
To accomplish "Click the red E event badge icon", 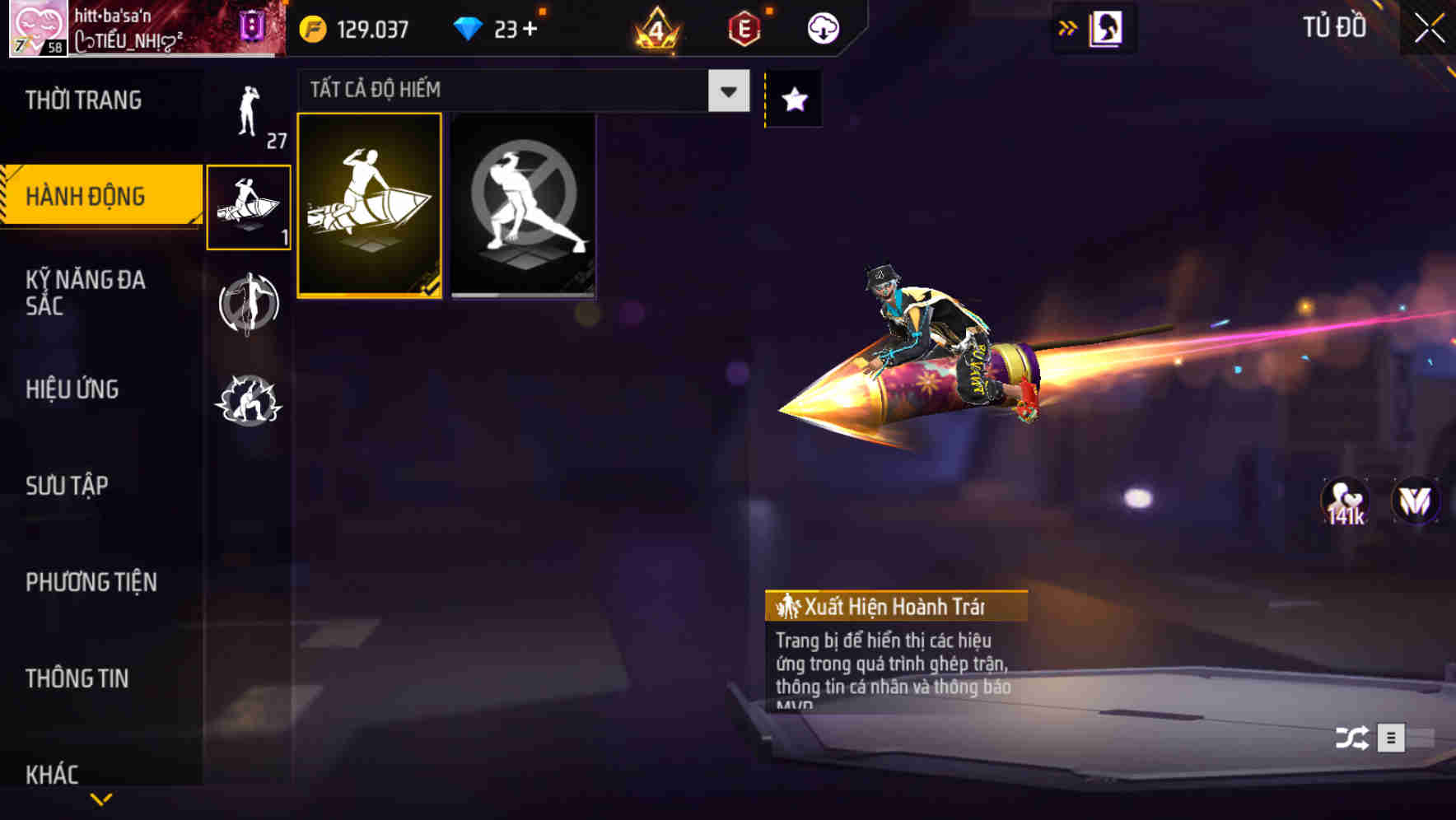I will (x=744, y=27).
